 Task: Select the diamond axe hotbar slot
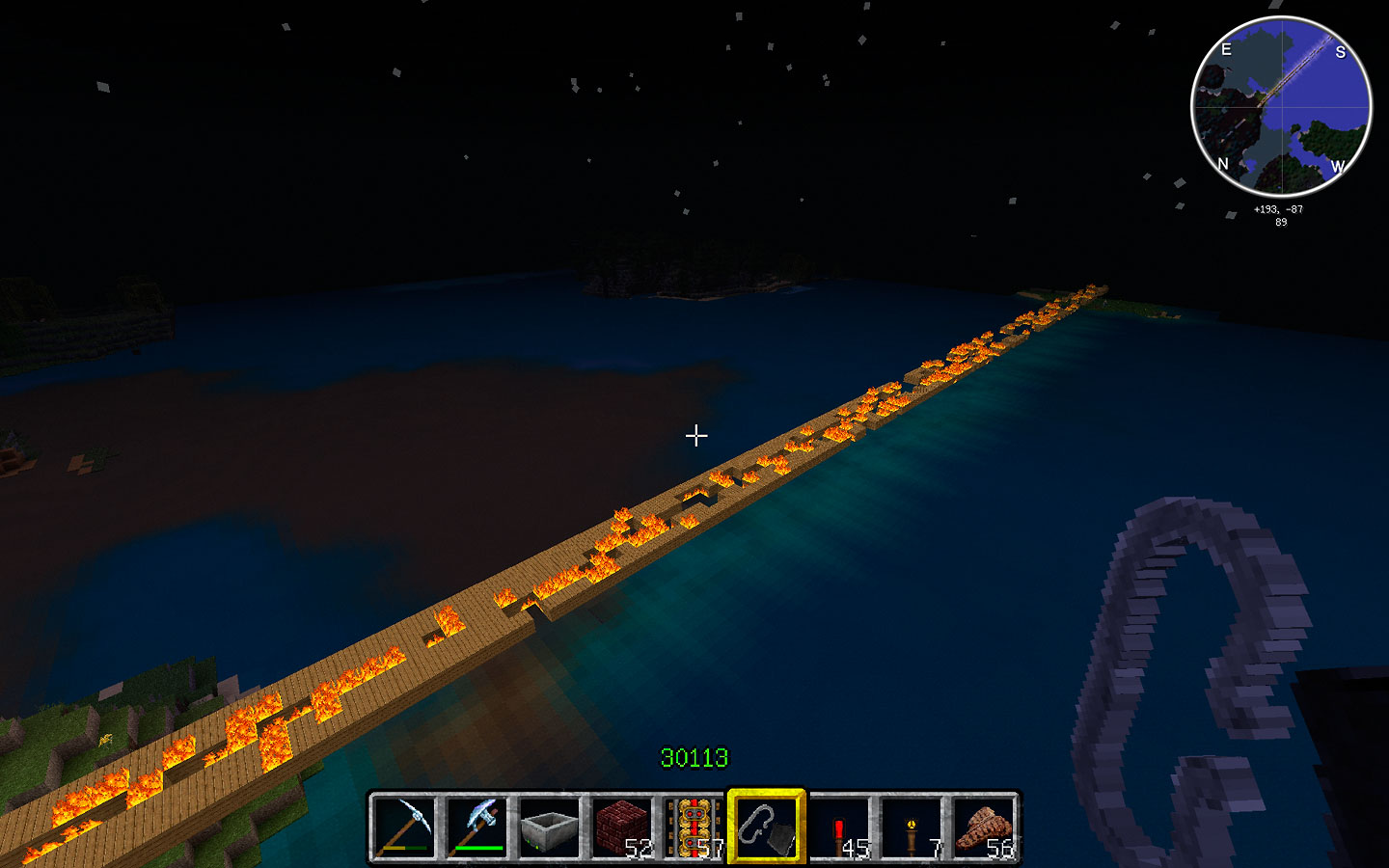pos(477,827)
